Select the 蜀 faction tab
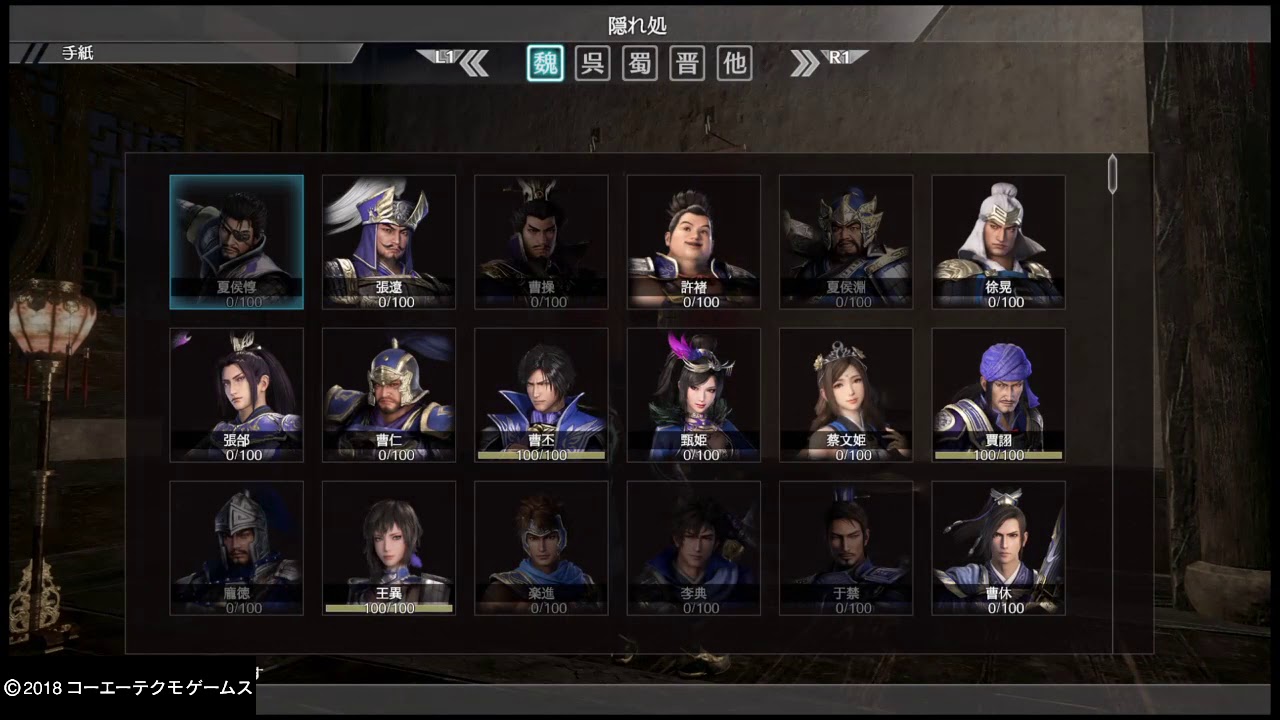The image size is (1280, 720). 640,63
